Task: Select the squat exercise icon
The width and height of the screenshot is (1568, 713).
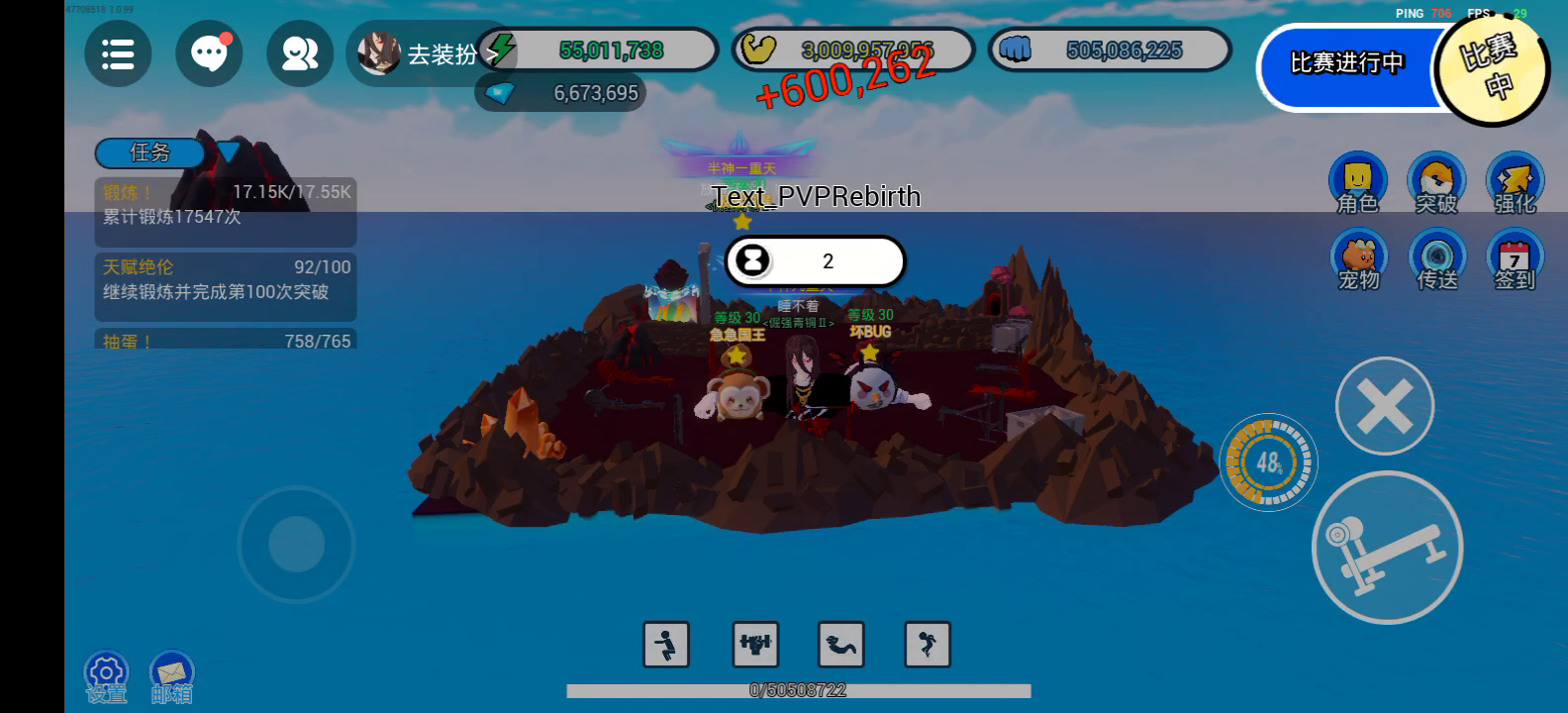Action: [x=666, y=645]
